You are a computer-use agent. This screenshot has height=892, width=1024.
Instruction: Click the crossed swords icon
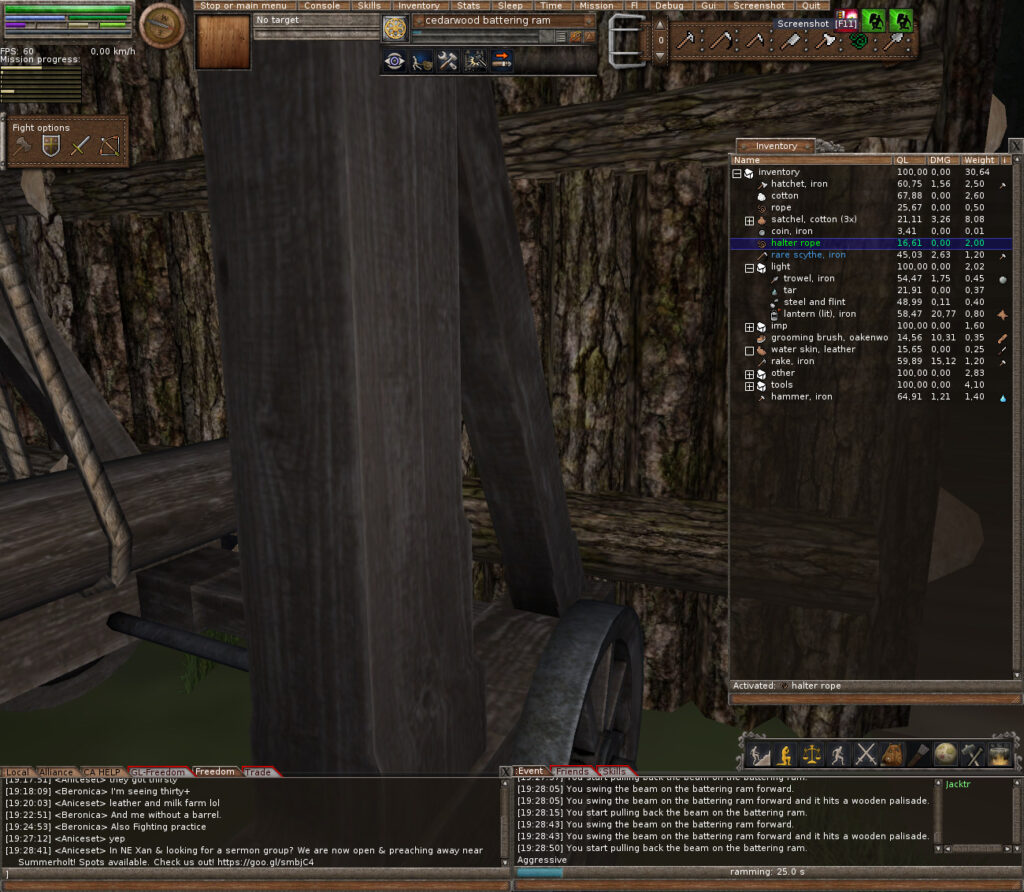point(866,754)
